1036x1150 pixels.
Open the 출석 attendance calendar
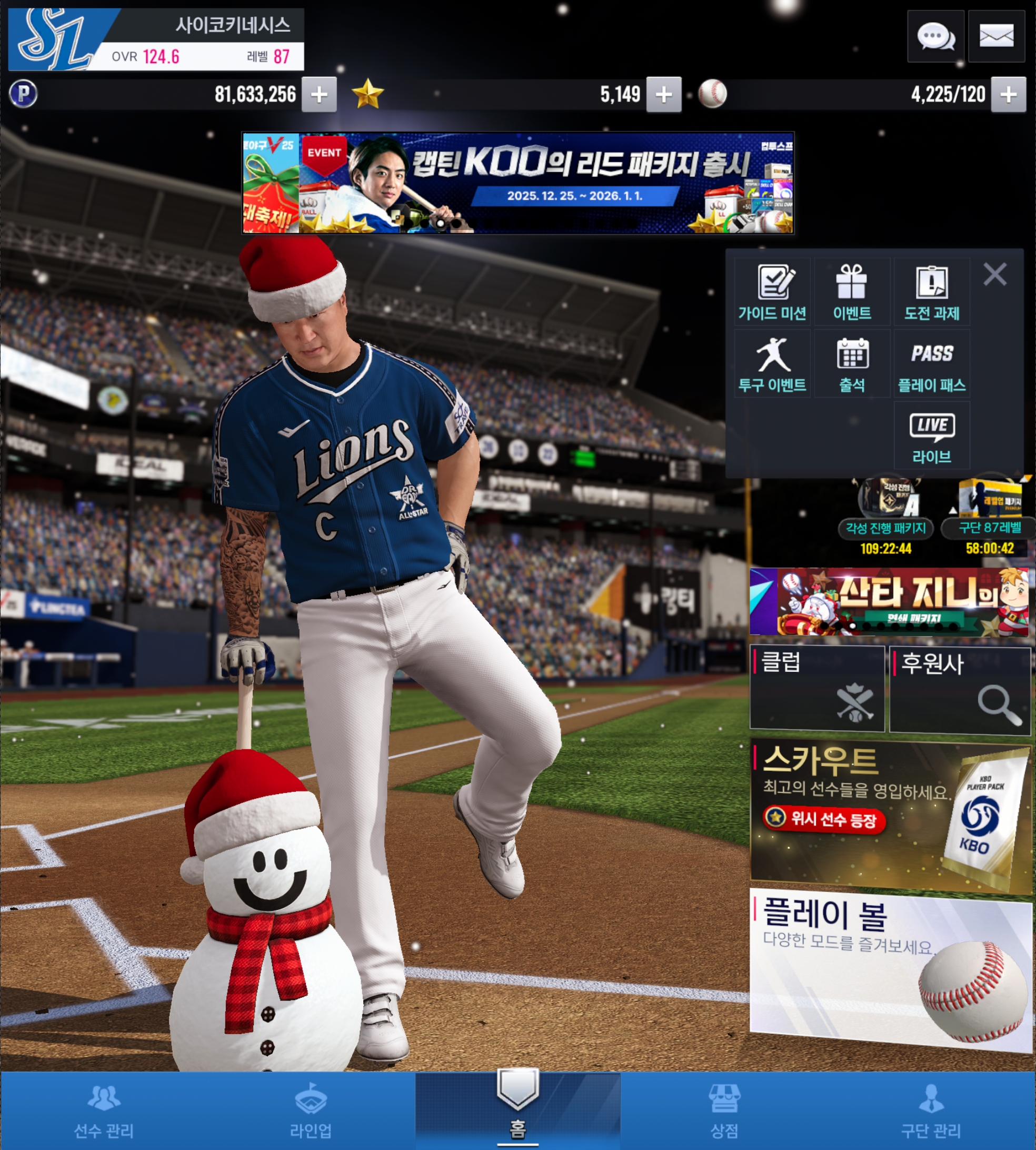coord(852,364)
